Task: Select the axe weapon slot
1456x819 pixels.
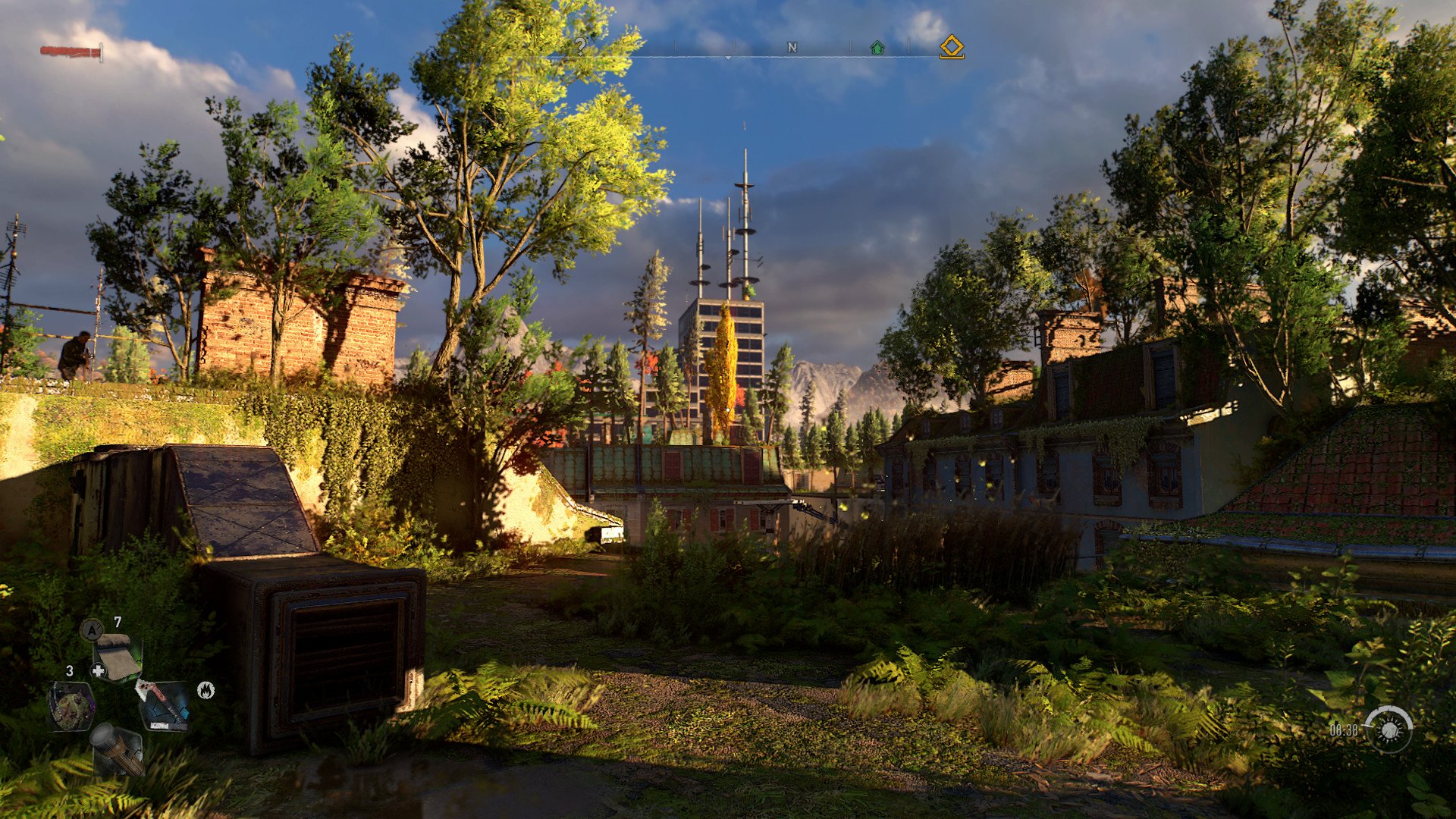Action: click(x=163, y=705)
